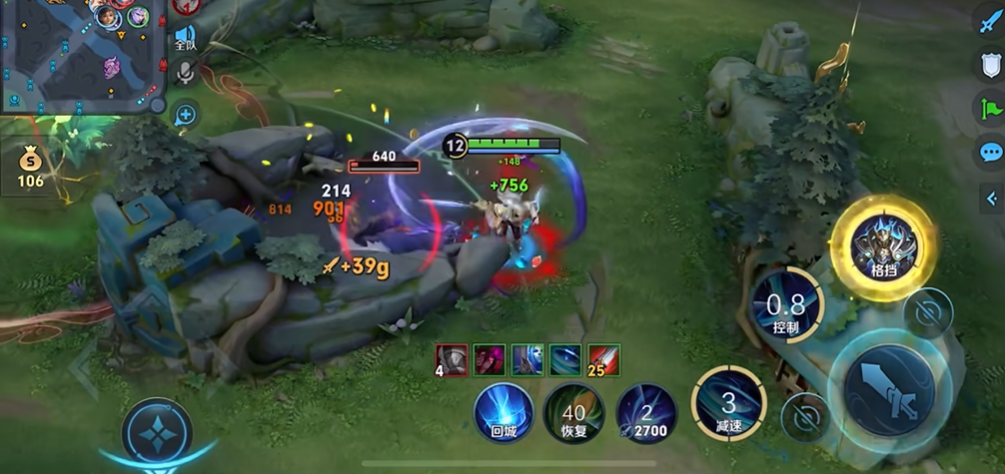Open the shop via gold bag

[31, 167]
